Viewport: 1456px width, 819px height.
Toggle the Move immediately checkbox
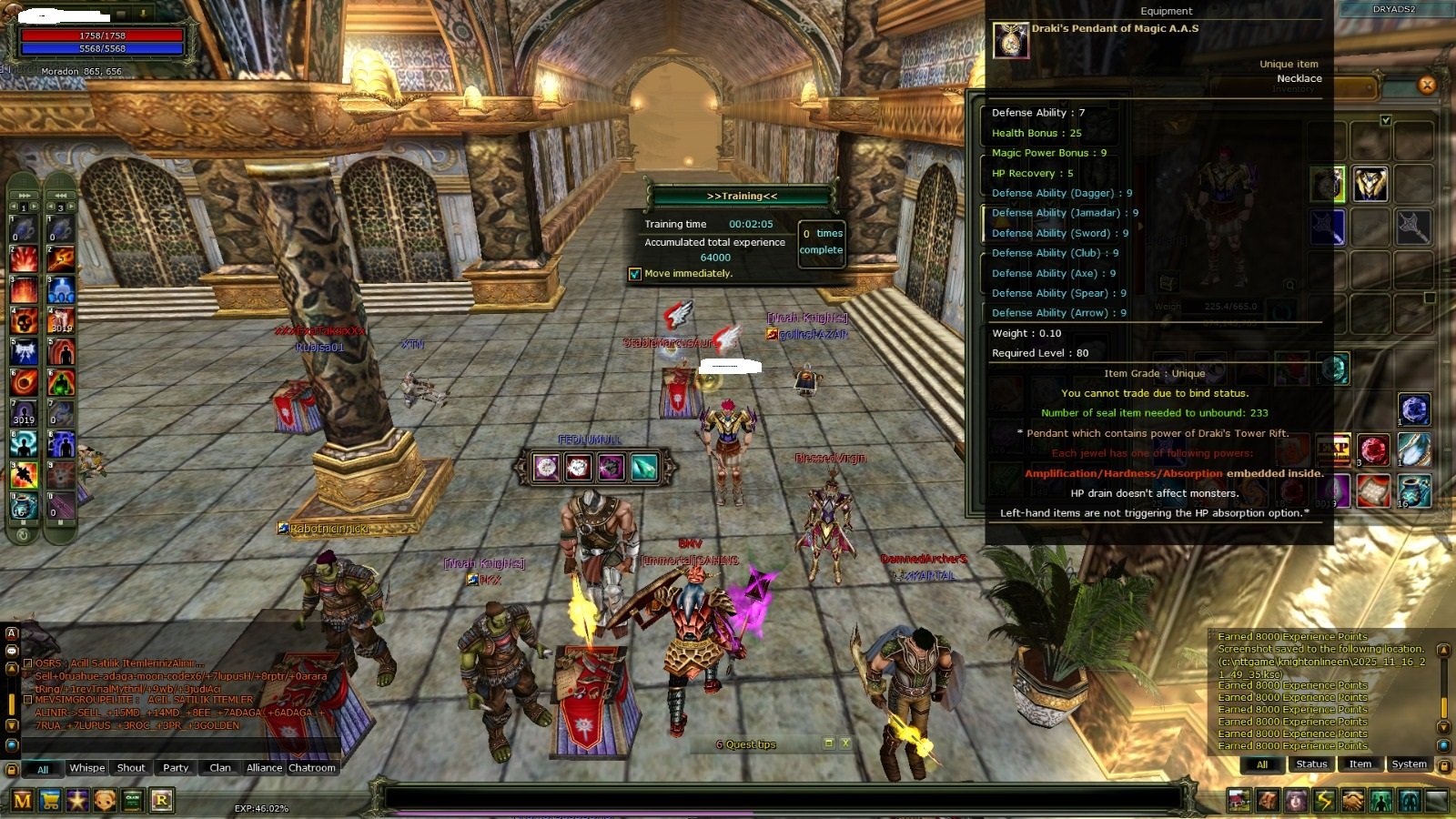635,274
